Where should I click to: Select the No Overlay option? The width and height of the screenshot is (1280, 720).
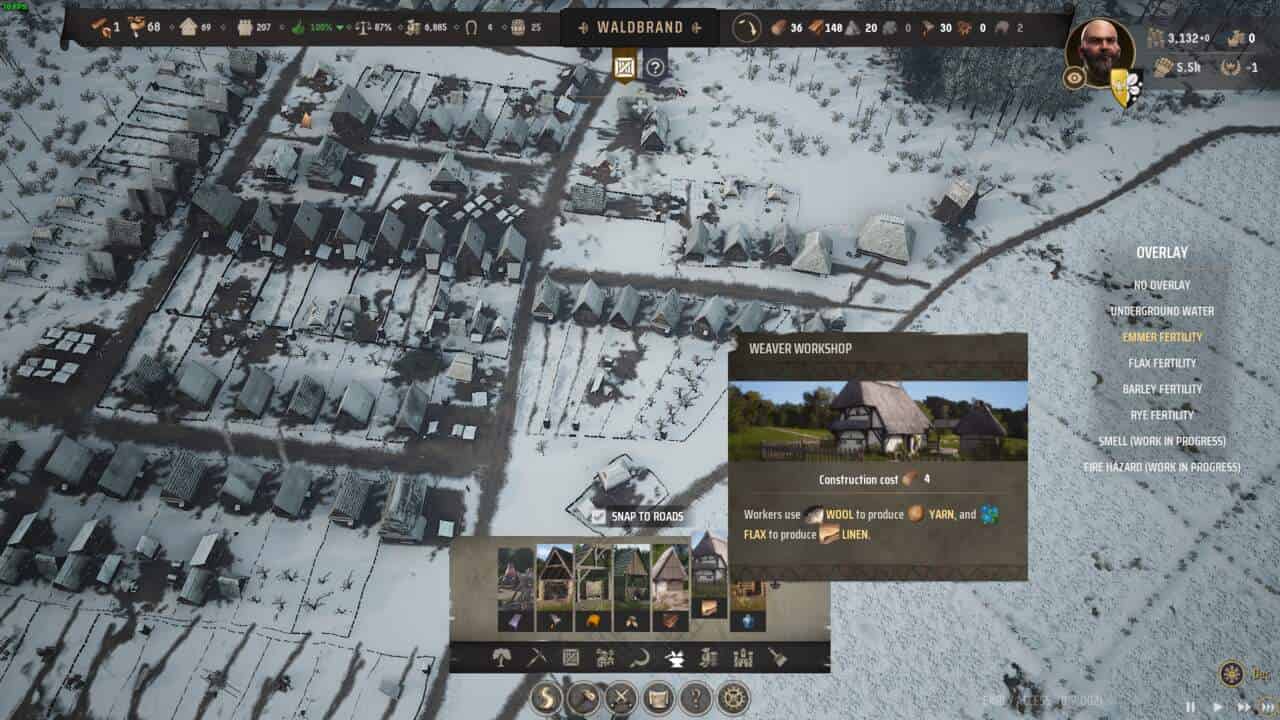pyautogui.click(x=1161, y=285)
